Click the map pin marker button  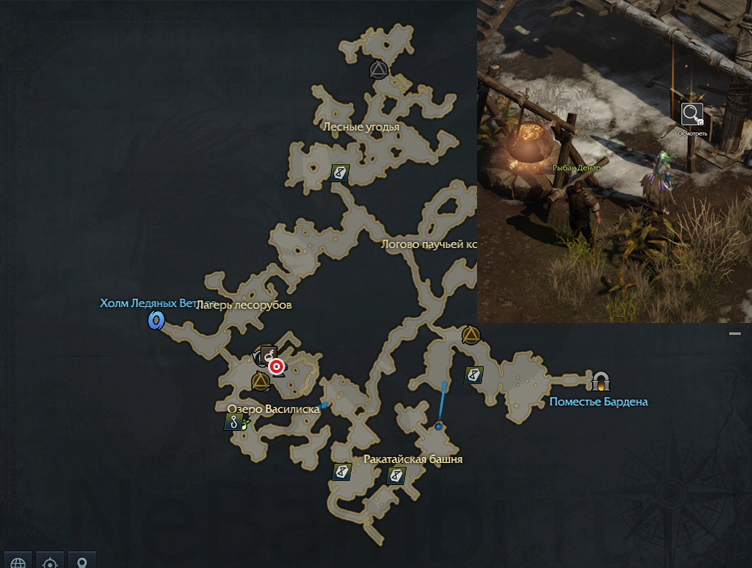point(82,560)
